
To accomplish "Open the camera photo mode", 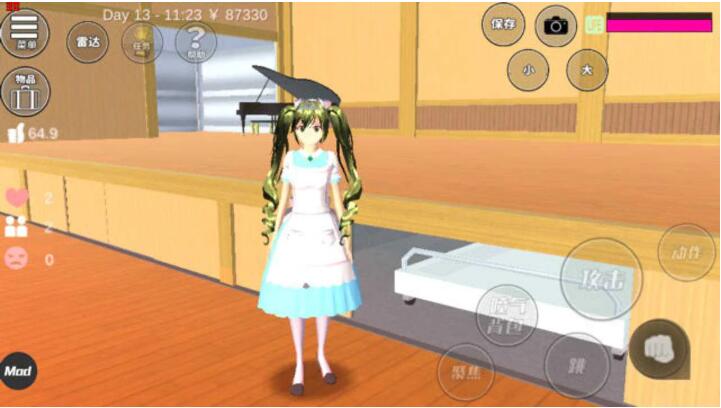I will 556,25.
